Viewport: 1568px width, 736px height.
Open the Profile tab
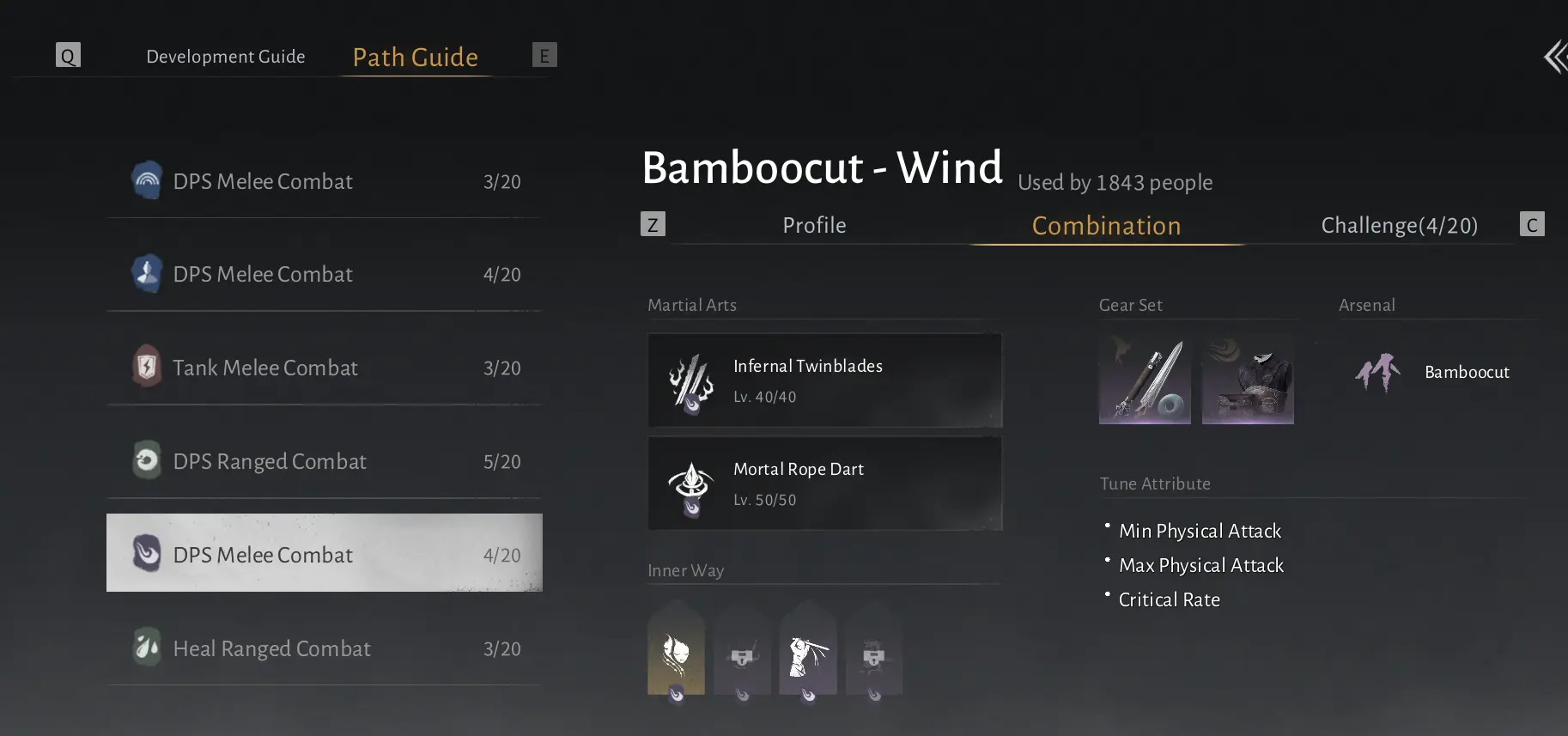[814, 225]
